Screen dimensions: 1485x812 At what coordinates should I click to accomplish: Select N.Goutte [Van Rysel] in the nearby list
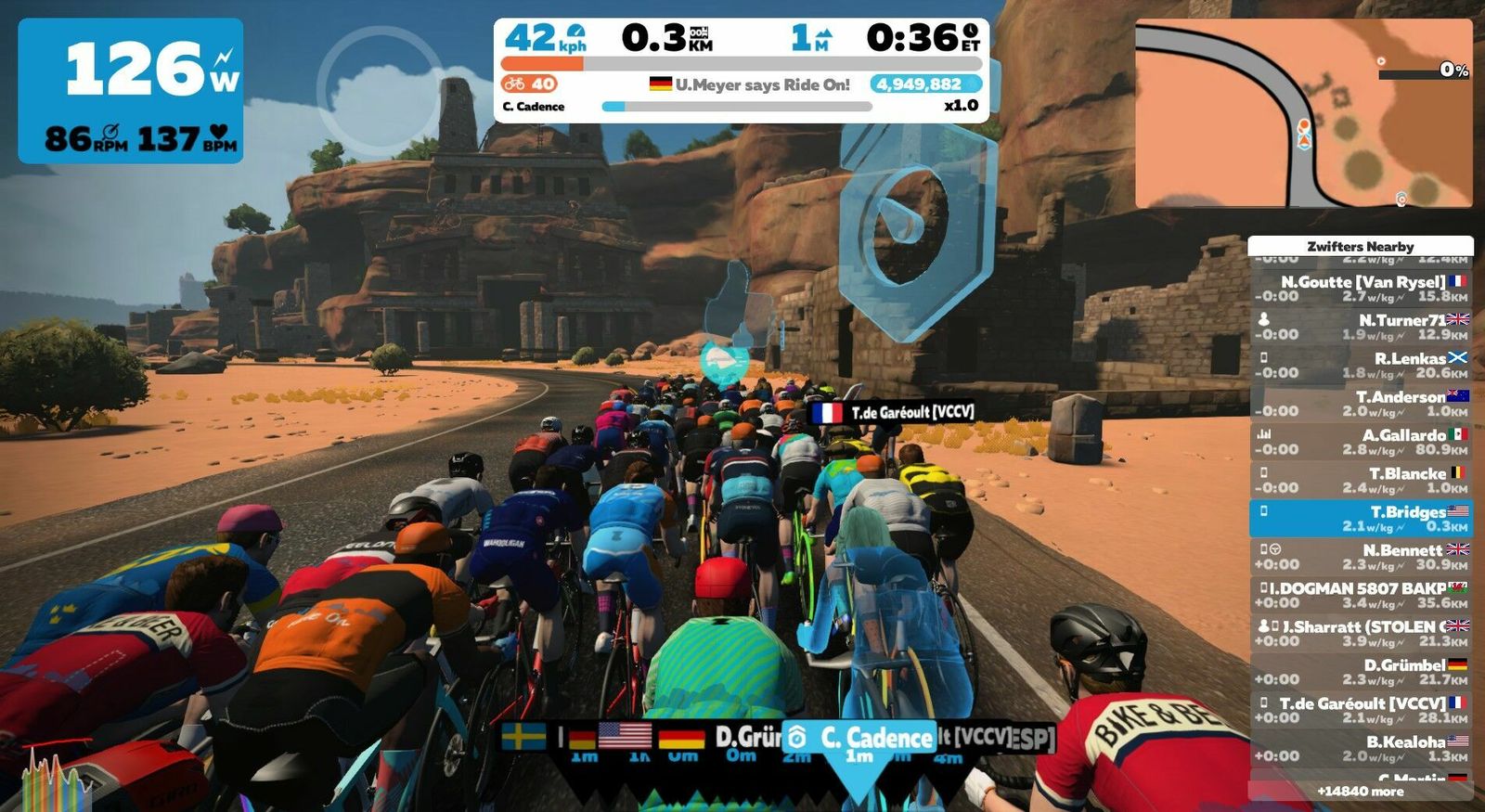coord(1361,289)
